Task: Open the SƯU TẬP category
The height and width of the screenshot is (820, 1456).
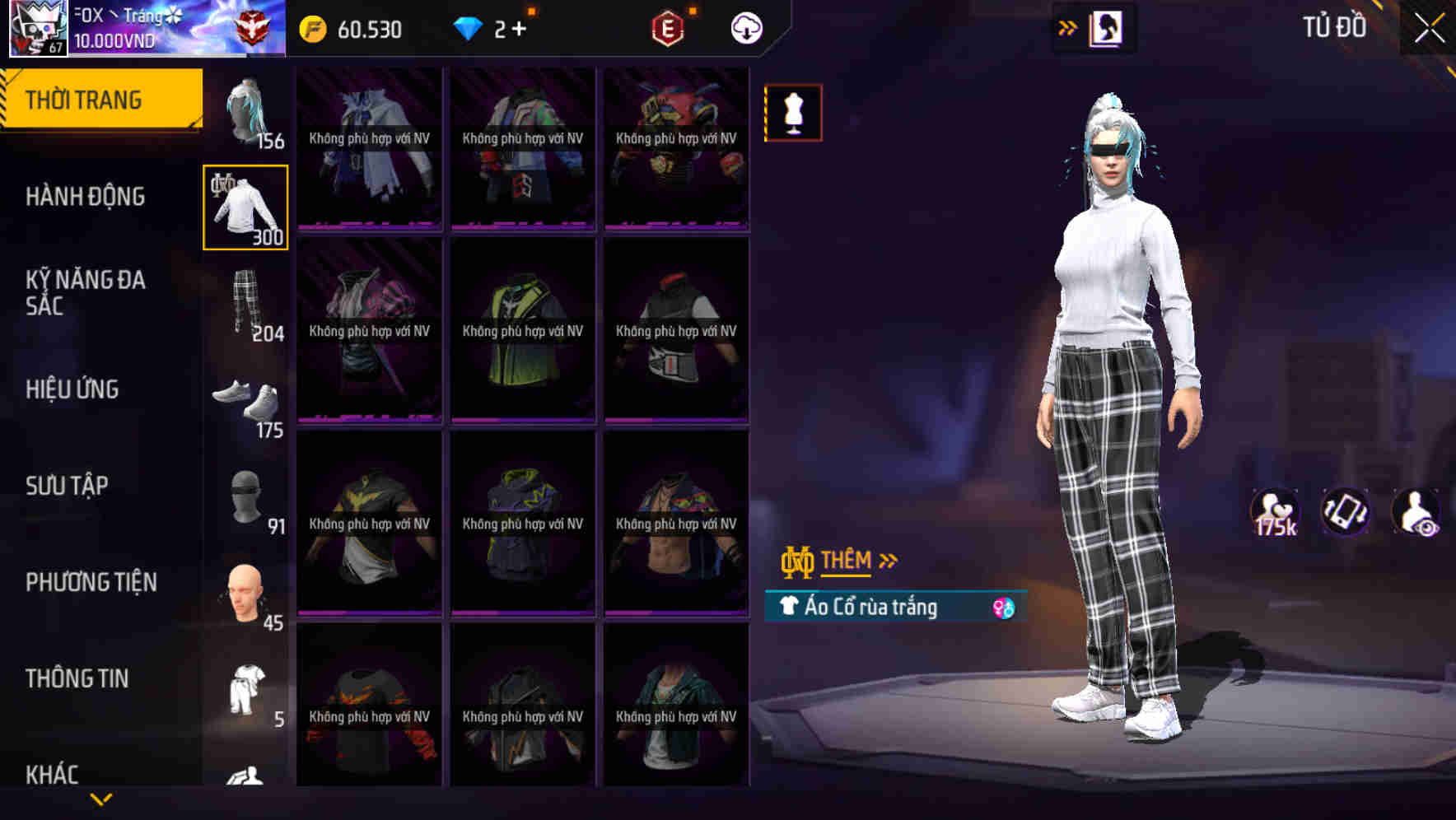Action: pyautogui.click(x=68, y=486)
